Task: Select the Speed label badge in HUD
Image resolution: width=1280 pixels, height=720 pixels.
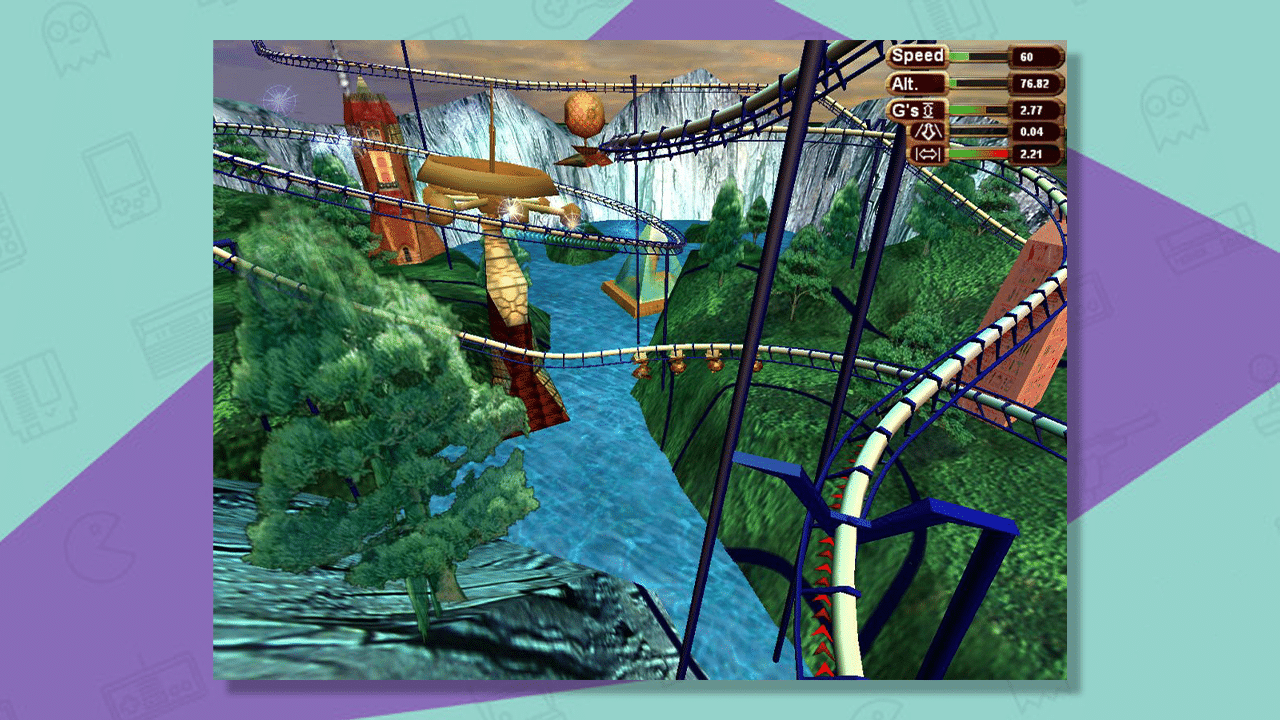Action: coord(918,56)
